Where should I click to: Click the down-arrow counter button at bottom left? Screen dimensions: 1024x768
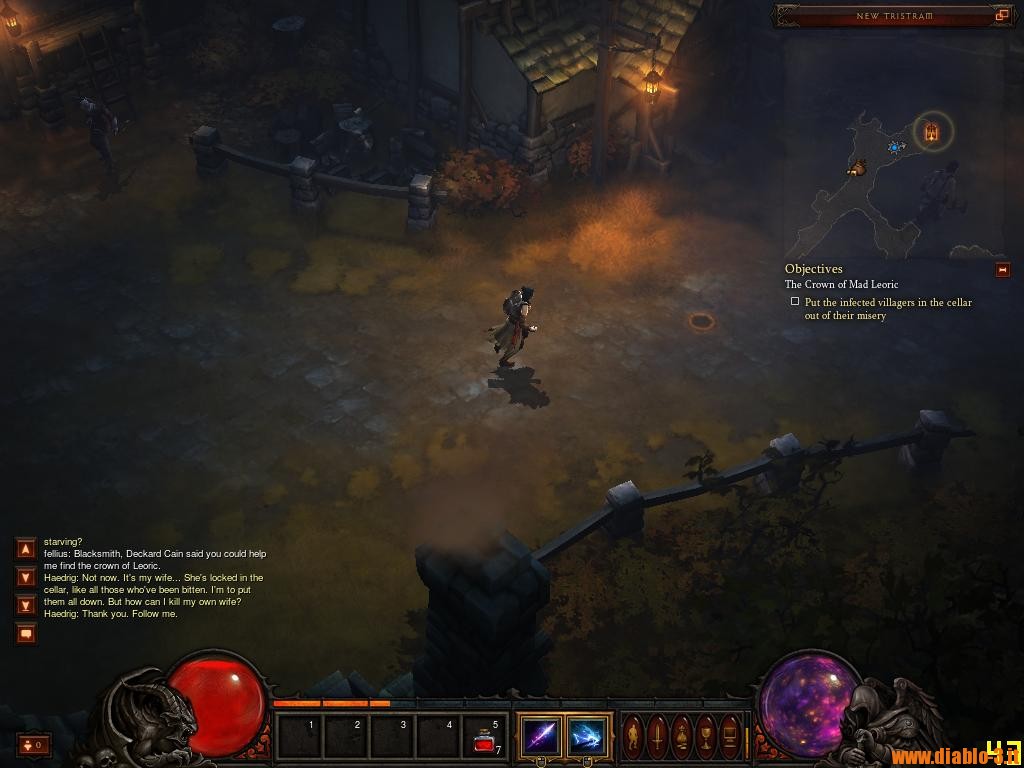(x=33, y=745)
